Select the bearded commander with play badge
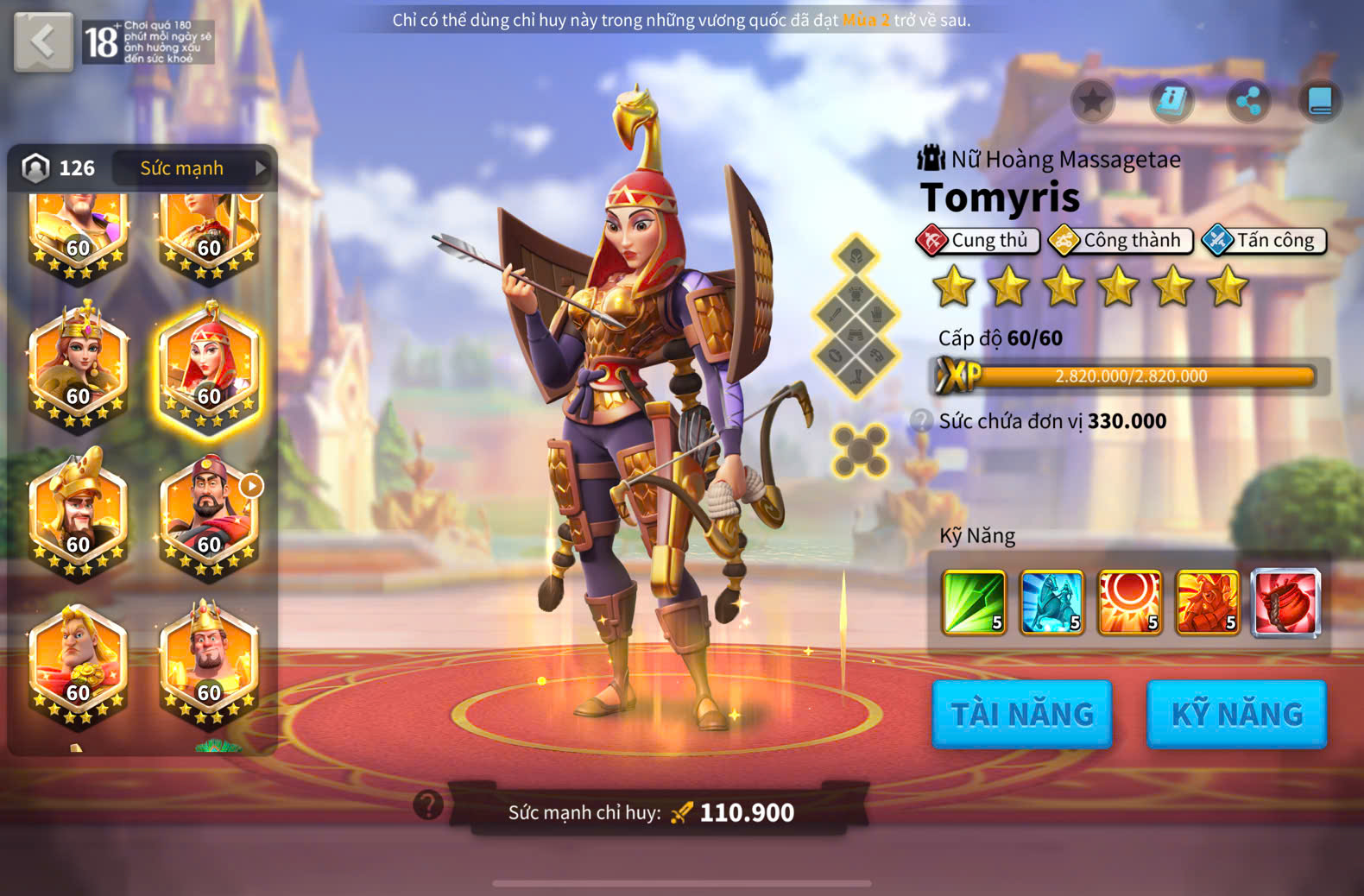 [x=208, y=515]
